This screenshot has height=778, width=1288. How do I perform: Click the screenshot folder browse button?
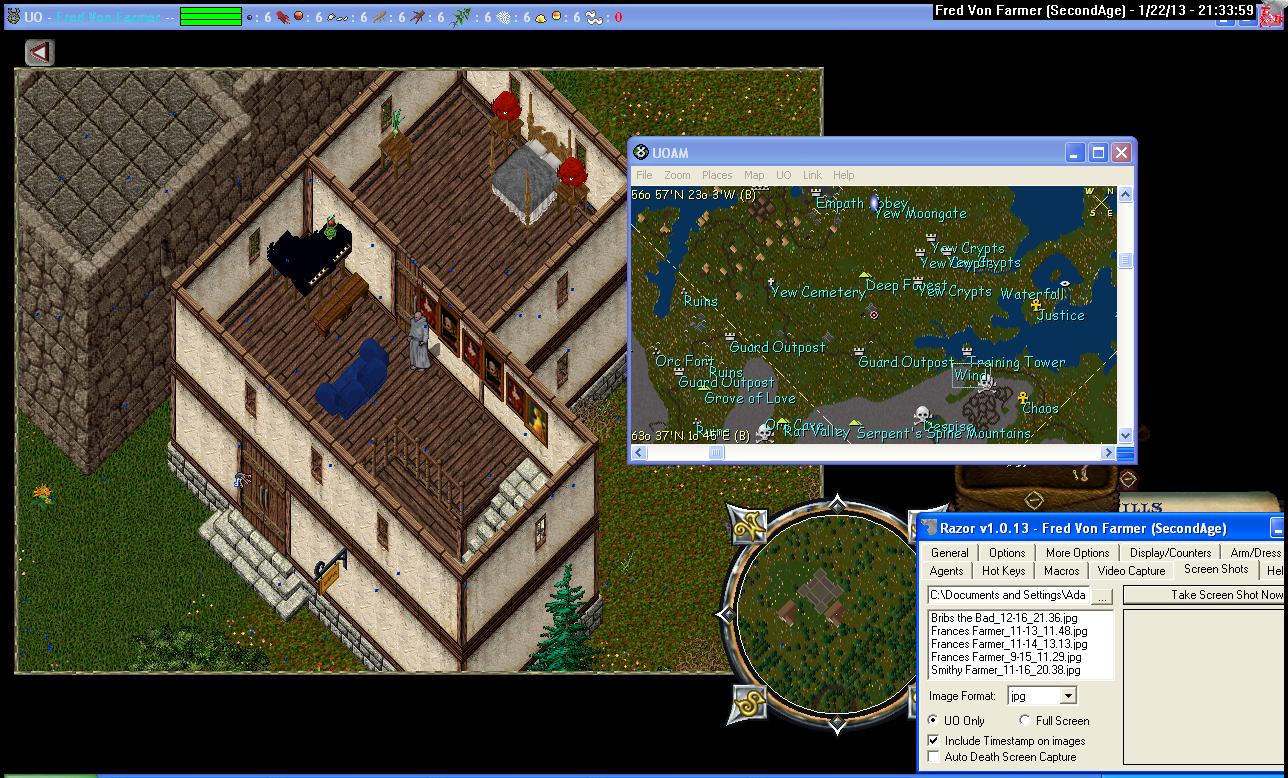tap(1101, 595)
